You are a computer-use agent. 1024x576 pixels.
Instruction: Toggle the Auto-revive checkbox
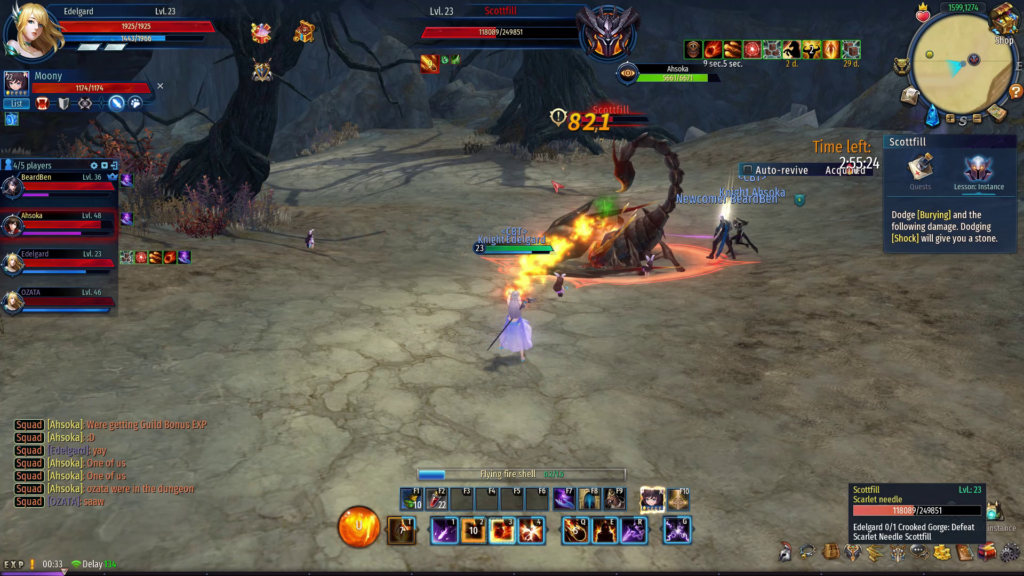pyautogui.click(x=748, y=171)
